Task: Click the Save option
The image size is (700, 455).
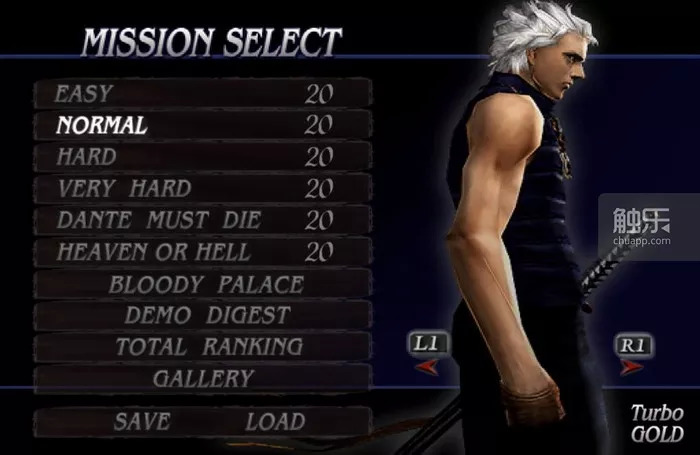Action: pyautogui.click(x=141, y=421)
